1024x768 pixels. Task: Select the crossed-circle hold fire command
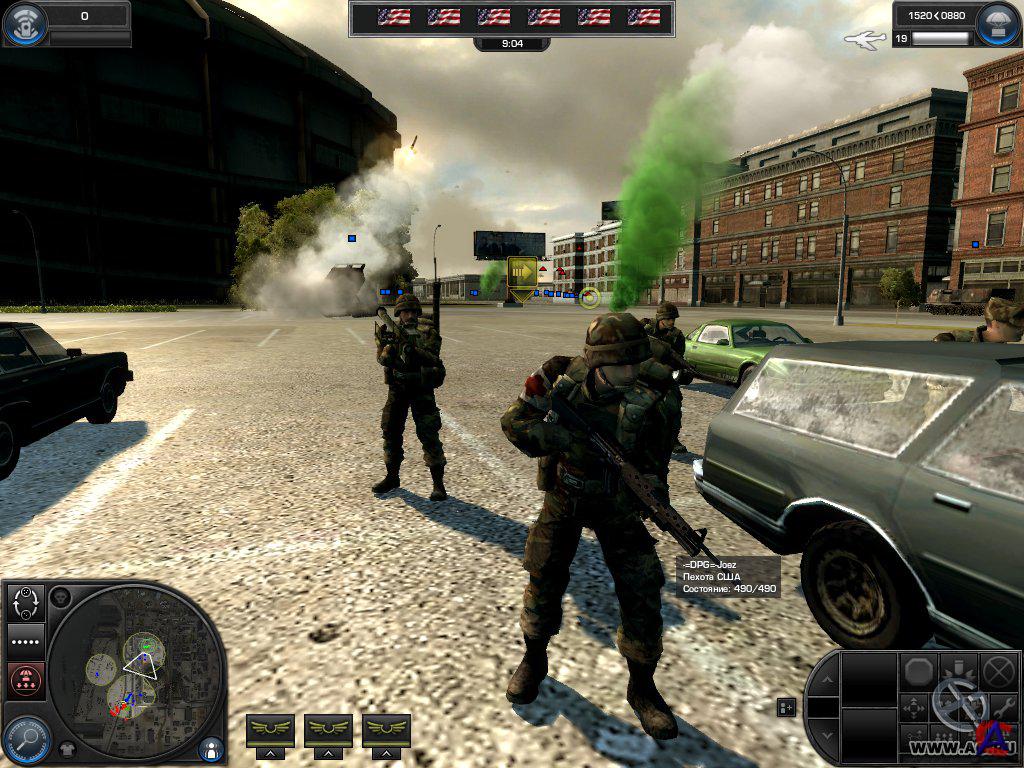coord(996,669)
